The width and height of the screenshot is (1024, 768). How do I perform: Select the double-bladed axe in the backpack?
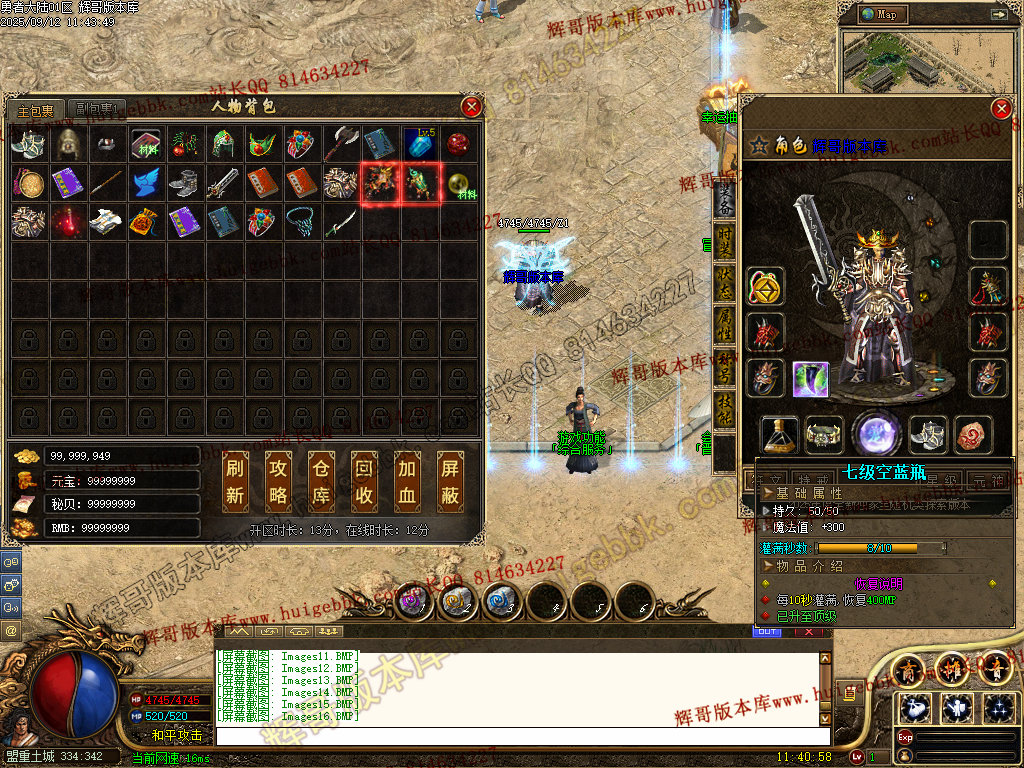[x=341, y=144]
